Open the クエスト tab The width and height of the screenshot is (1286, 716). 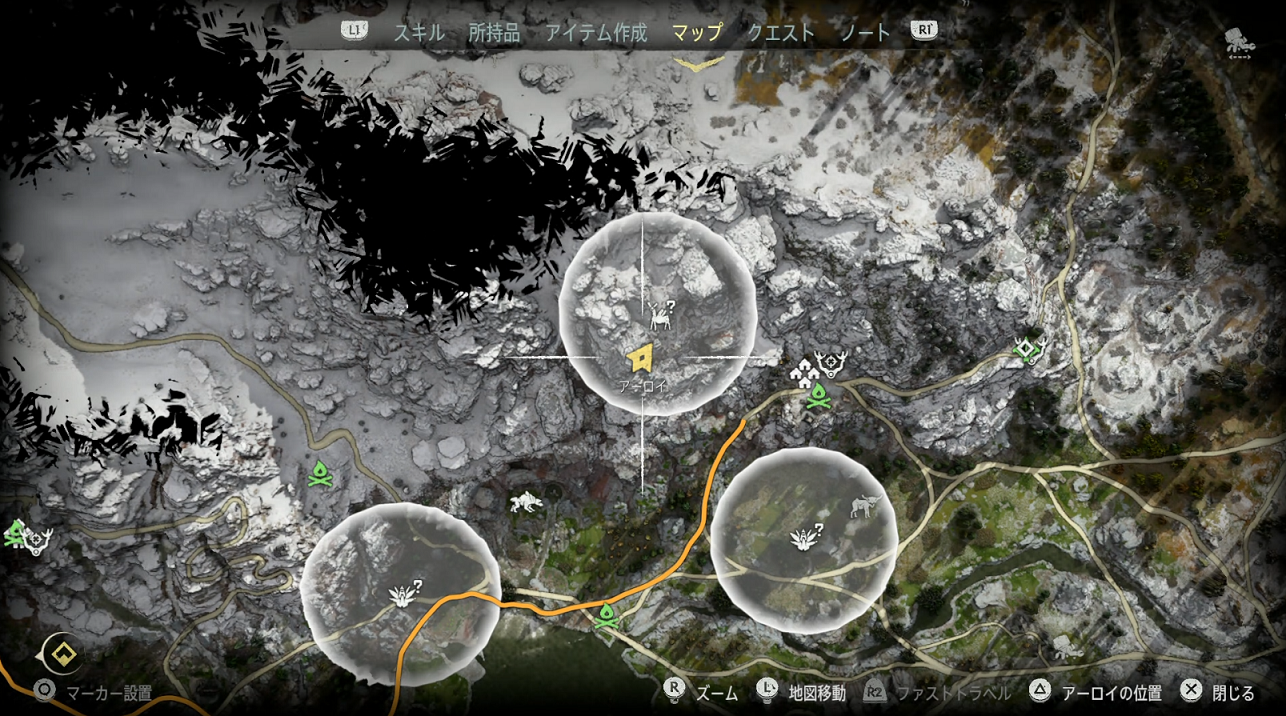[x=781, y=32]
